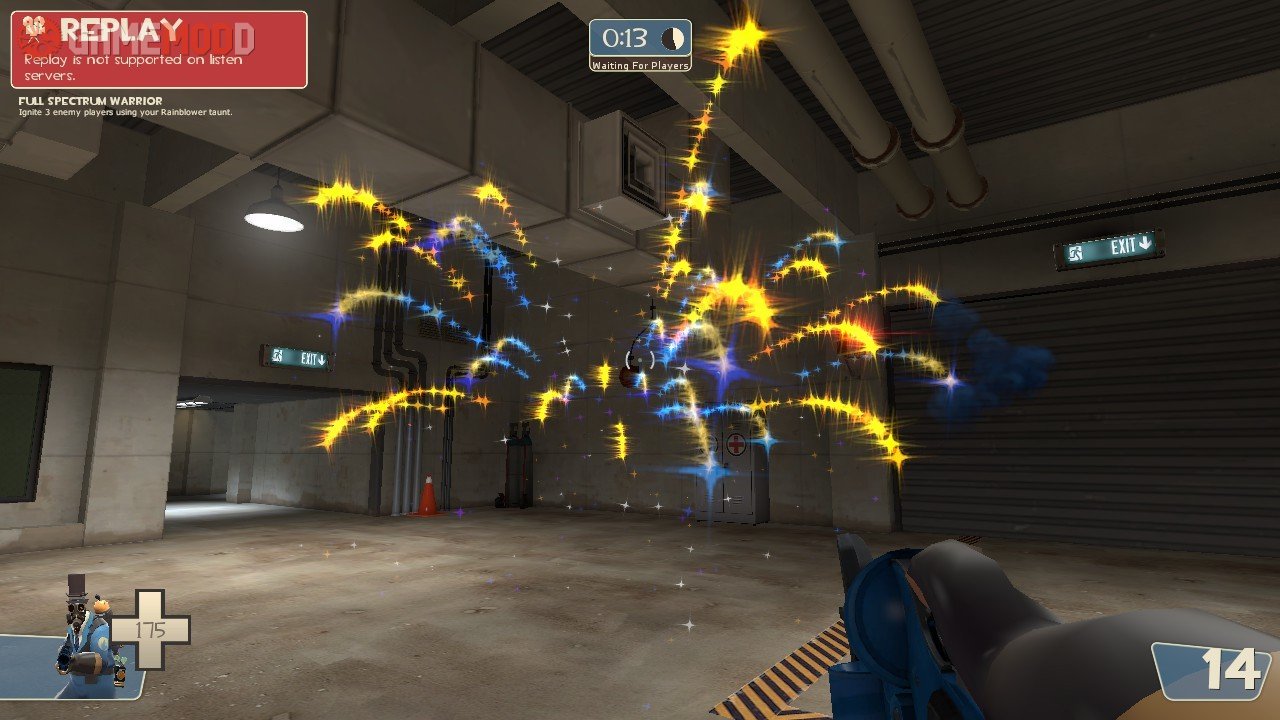Click the red Replay notification panel
This screenshot has height=720, width=1280.
159,50
